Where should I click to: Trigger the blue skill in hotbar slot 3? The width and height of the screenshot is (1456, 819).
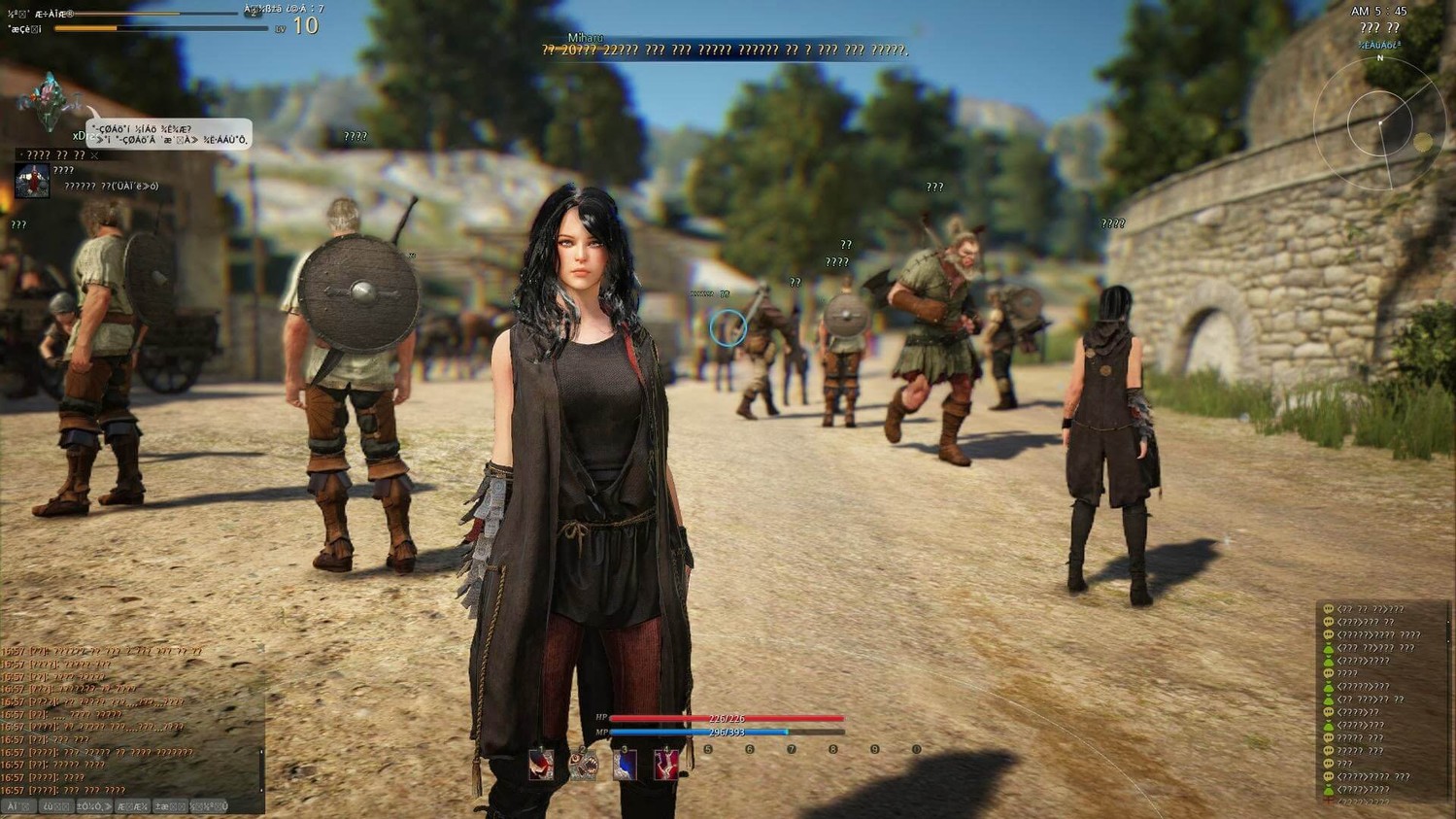tap(625, 765)
